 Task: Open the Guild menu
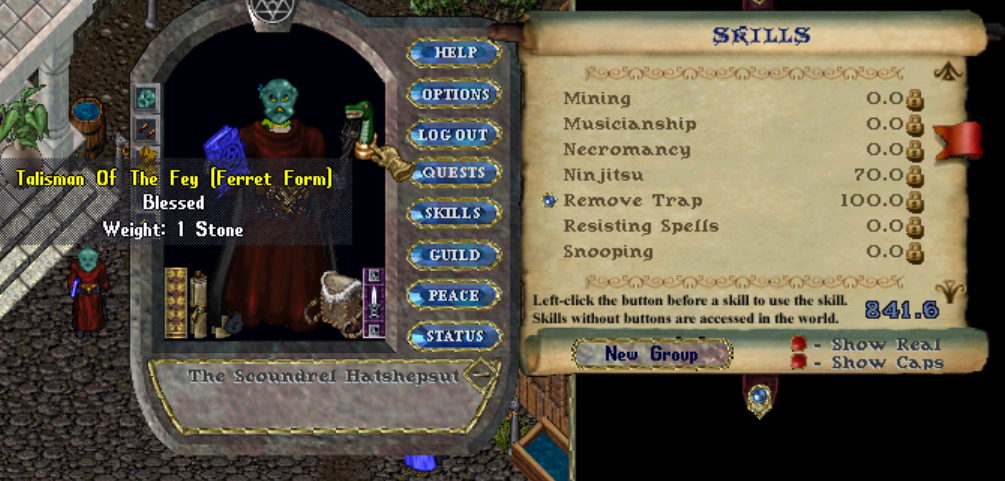[x=453, y=255]
